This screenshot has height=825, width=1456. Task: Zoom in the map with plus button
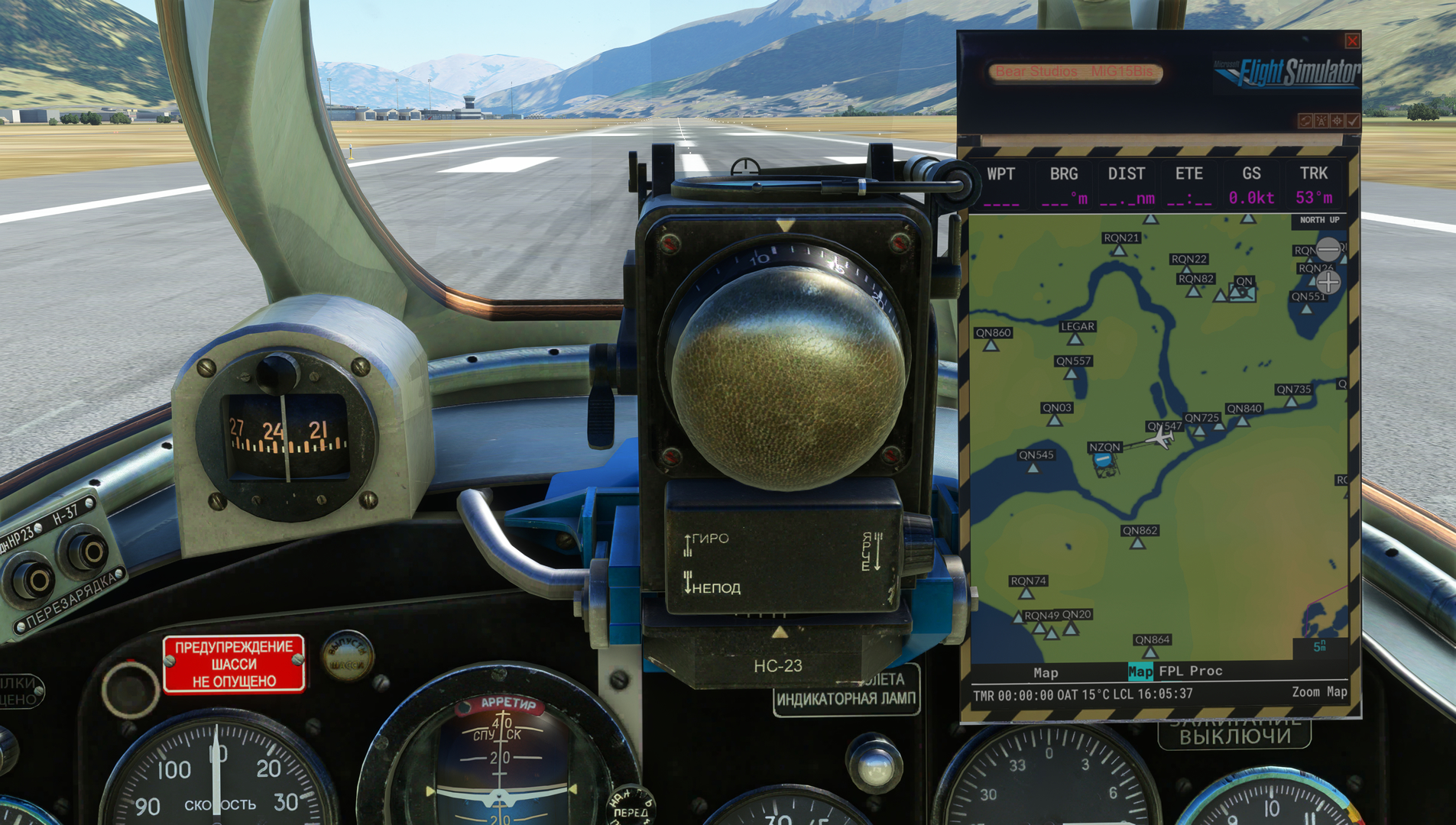[x=1328, y=283]
